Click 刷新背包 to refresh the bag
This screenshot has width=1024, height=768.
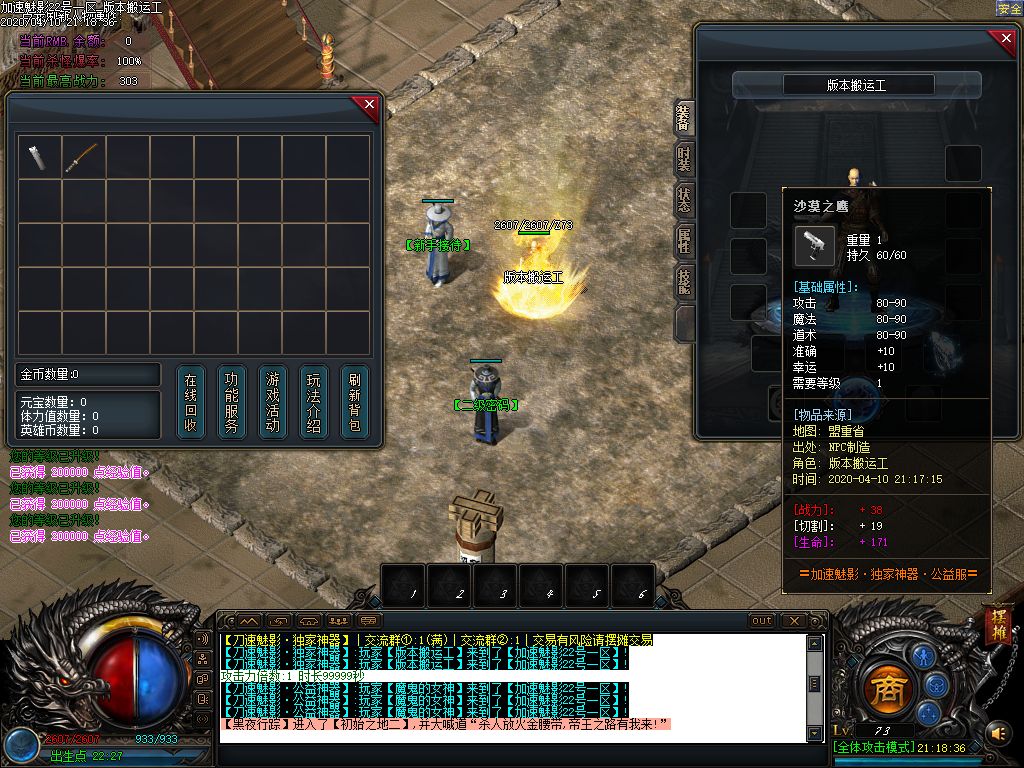pos(355,403)
